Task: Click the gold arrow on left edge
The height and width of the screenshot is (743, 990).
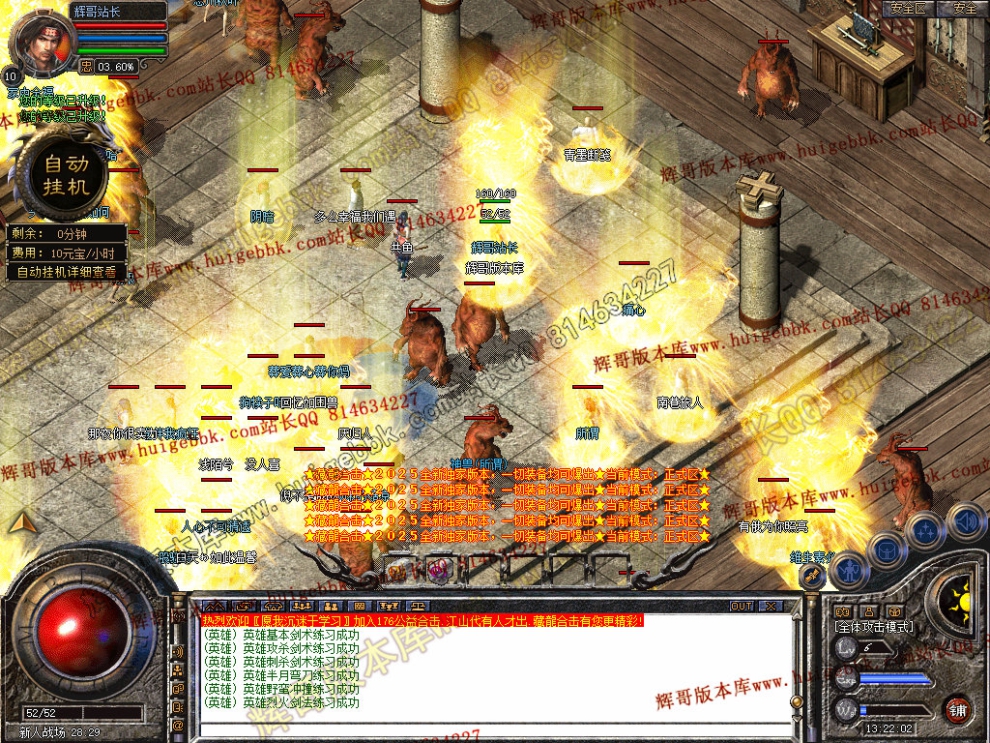Action: coord(22,522)
